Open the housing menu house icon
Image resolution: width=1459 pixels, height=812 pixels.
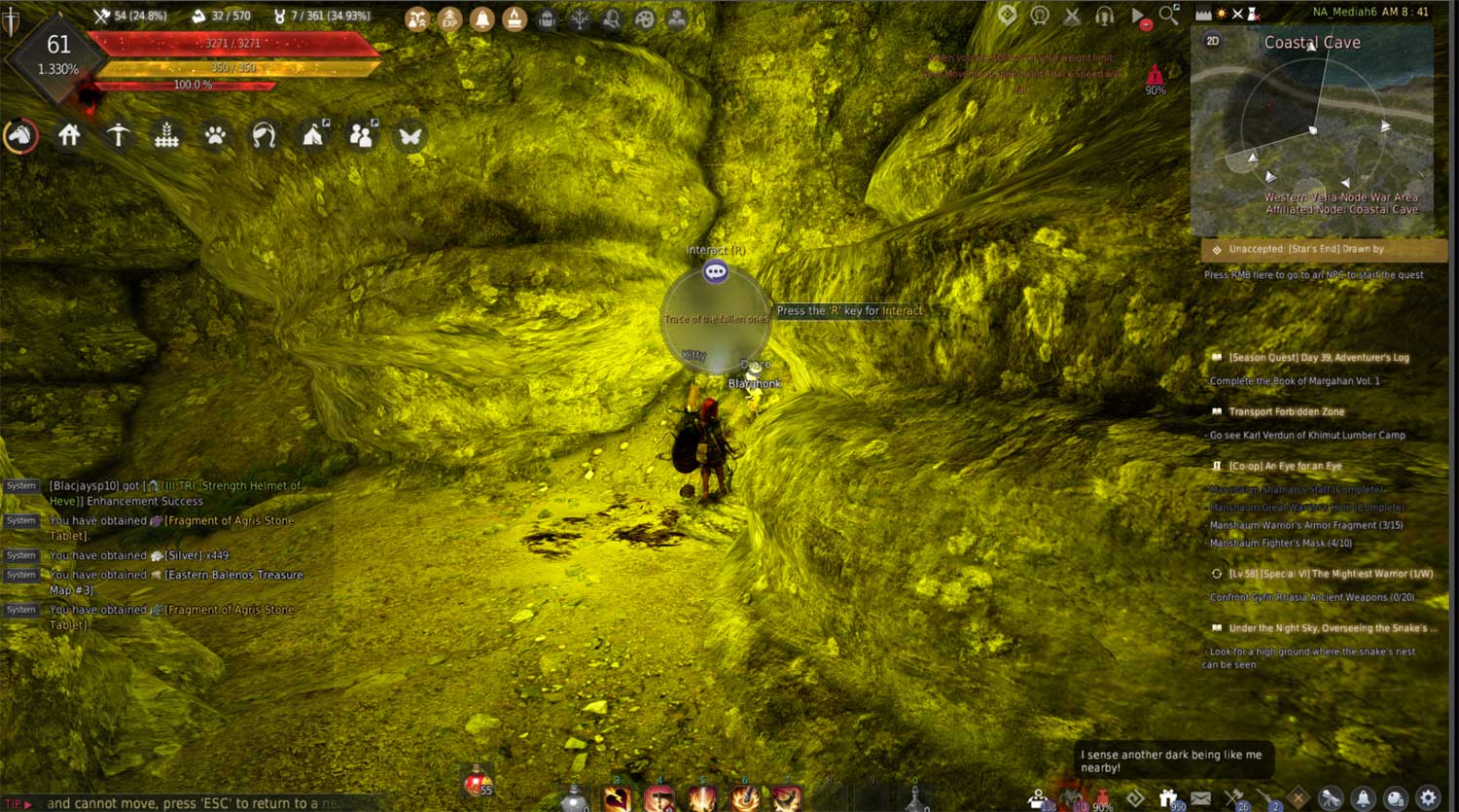(x=70, y=135)
